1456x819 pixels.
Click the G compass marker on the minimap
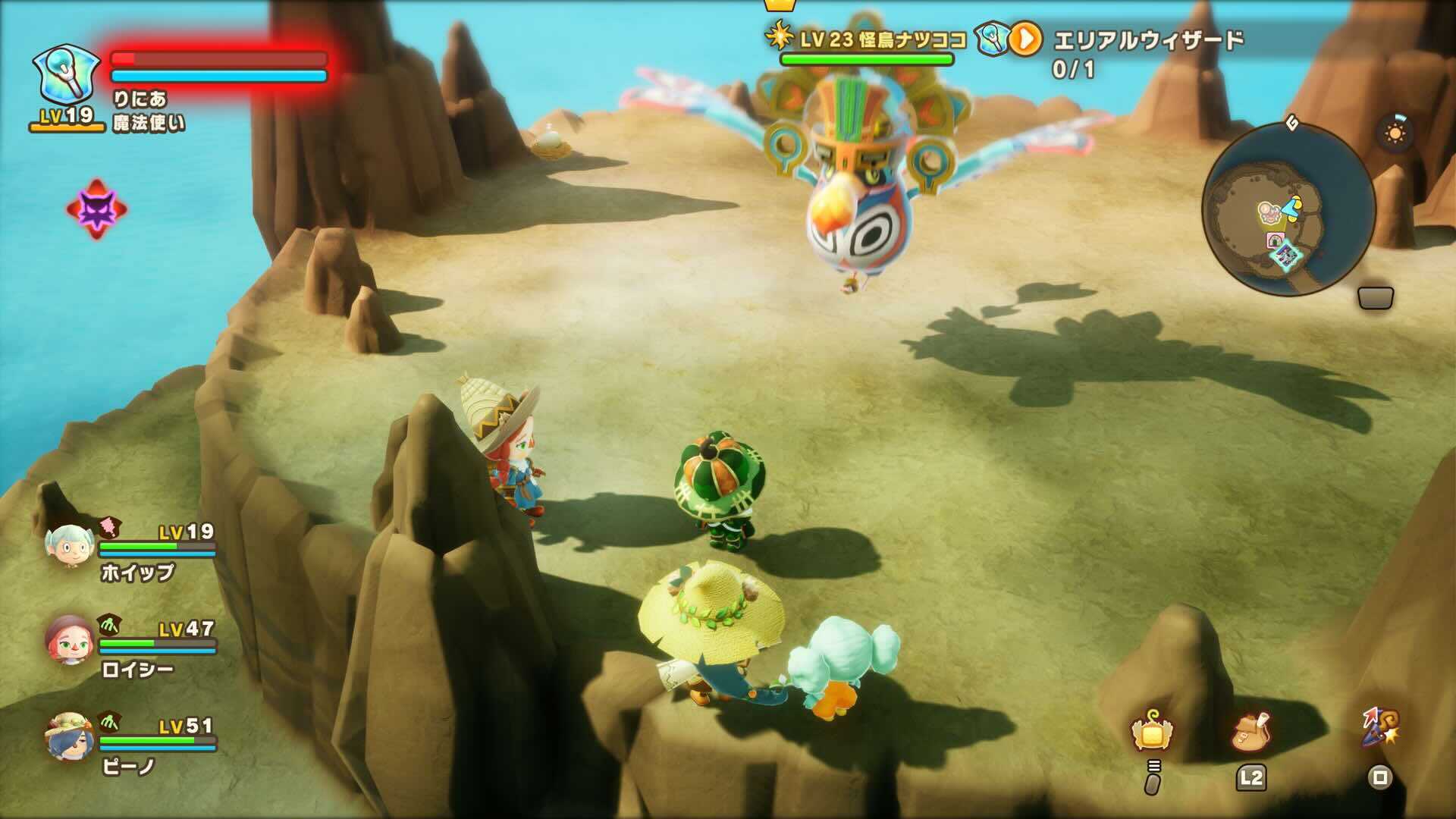[x=1293, y=123]
